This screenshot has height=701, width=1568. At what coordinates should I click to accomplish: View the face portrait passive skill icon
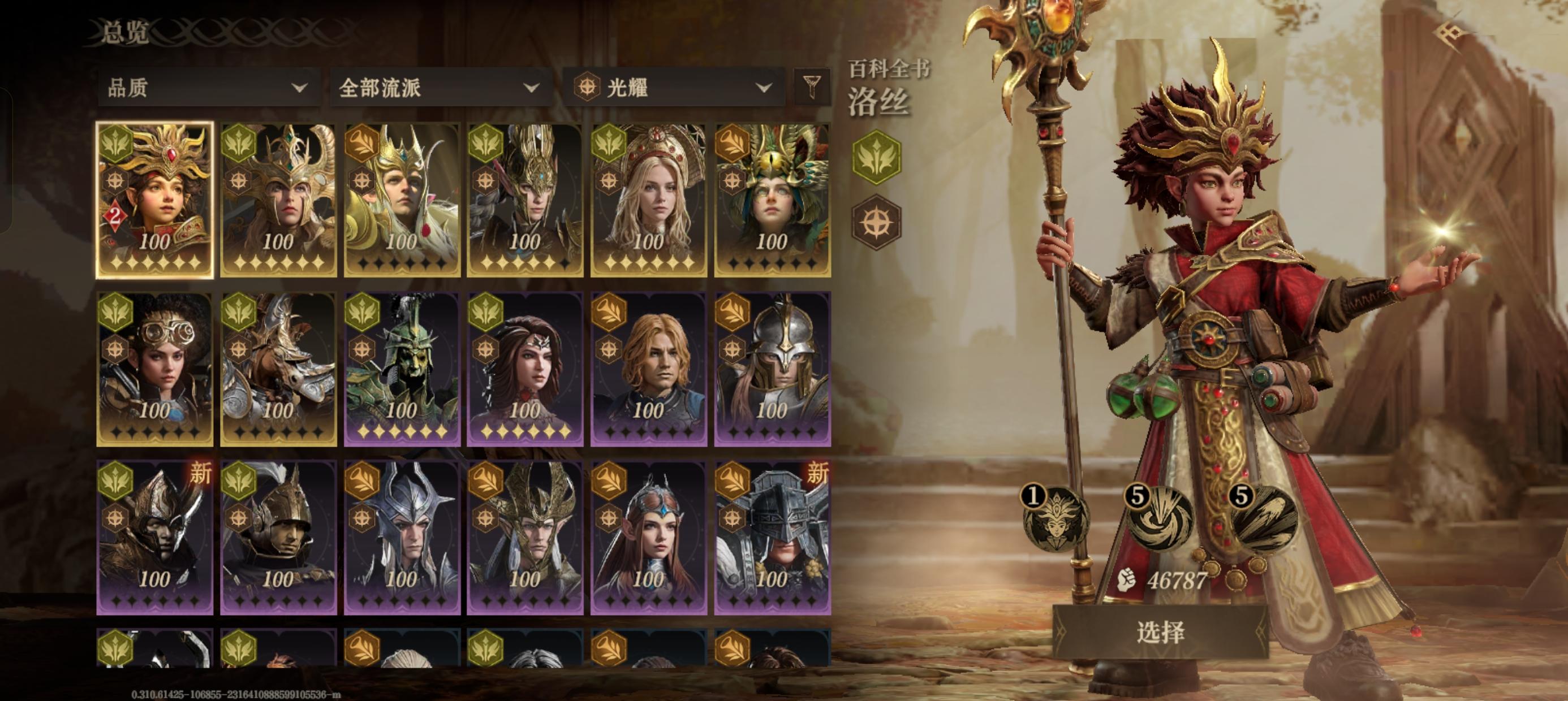(1056, 520)
